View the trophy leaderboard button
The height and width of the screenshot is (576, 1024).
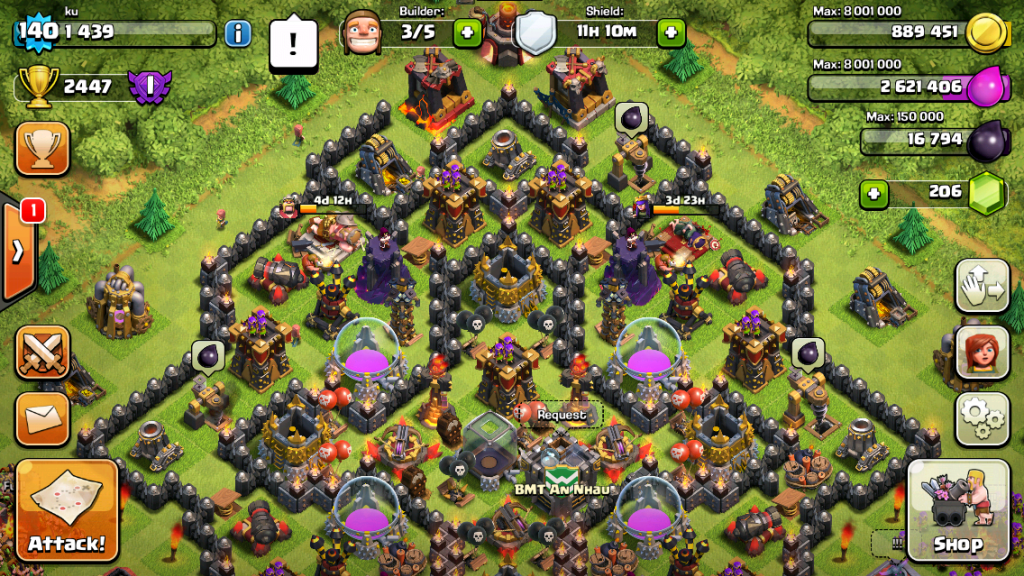click(x=42, y=149)
